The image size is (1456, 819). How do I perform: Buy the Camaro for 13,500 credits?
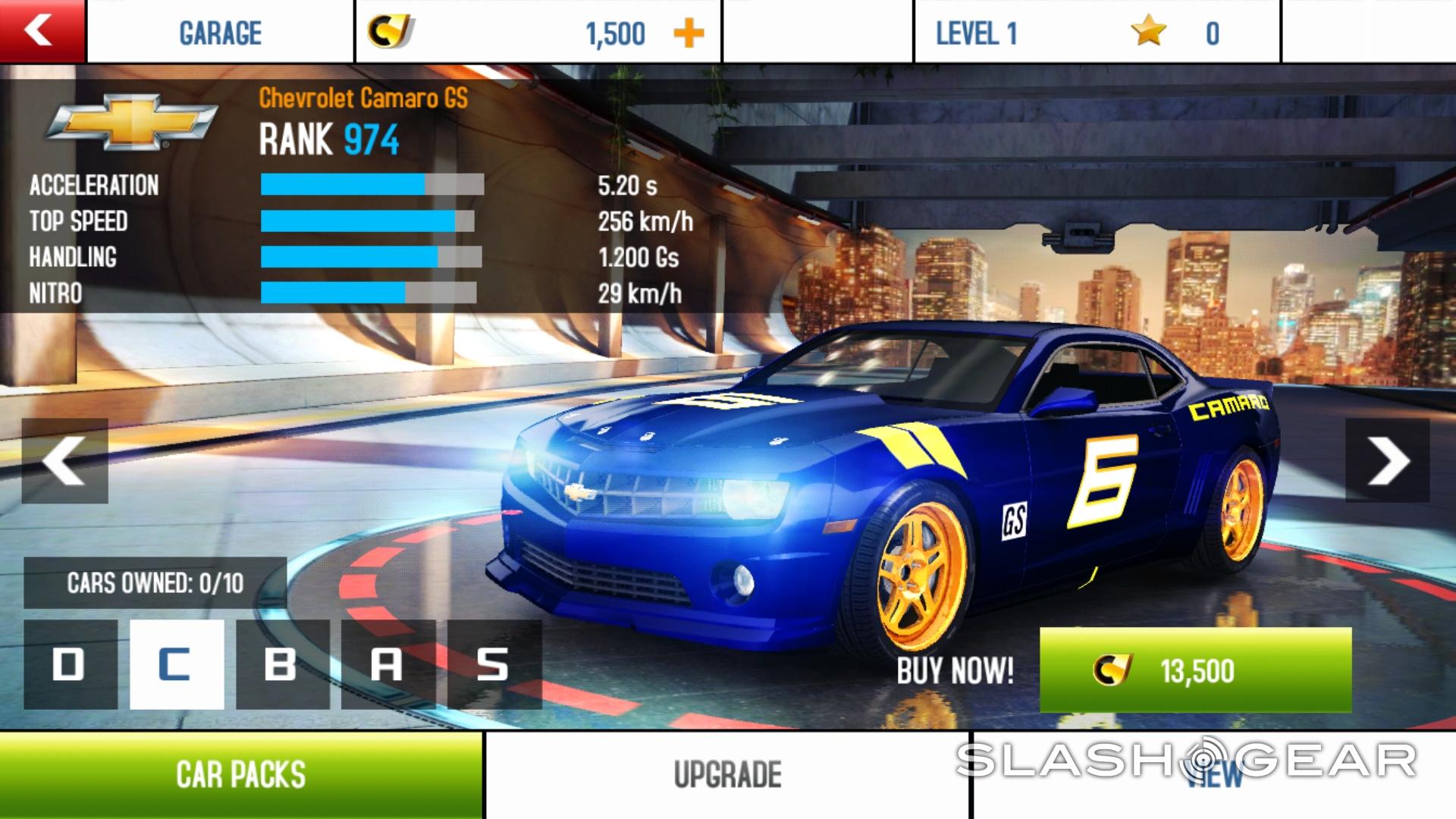coord(1195,670)
